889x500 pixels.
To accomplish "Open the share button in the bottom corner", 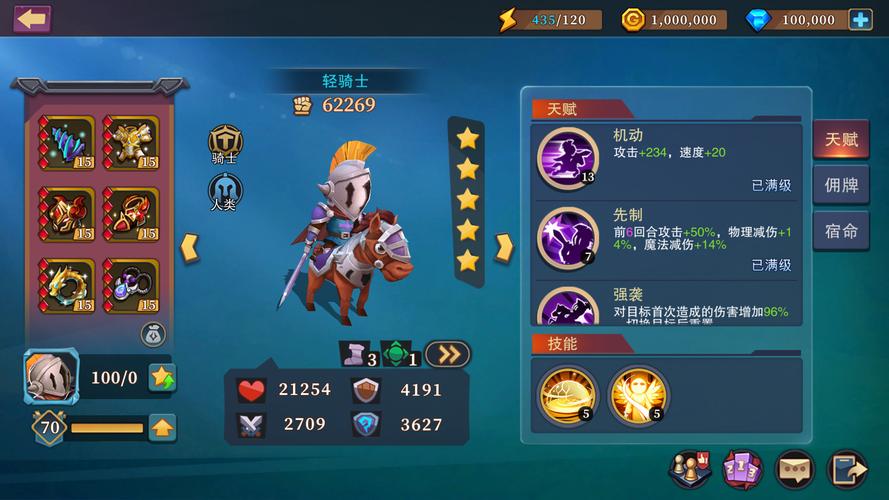I will [x=848, y=469].
